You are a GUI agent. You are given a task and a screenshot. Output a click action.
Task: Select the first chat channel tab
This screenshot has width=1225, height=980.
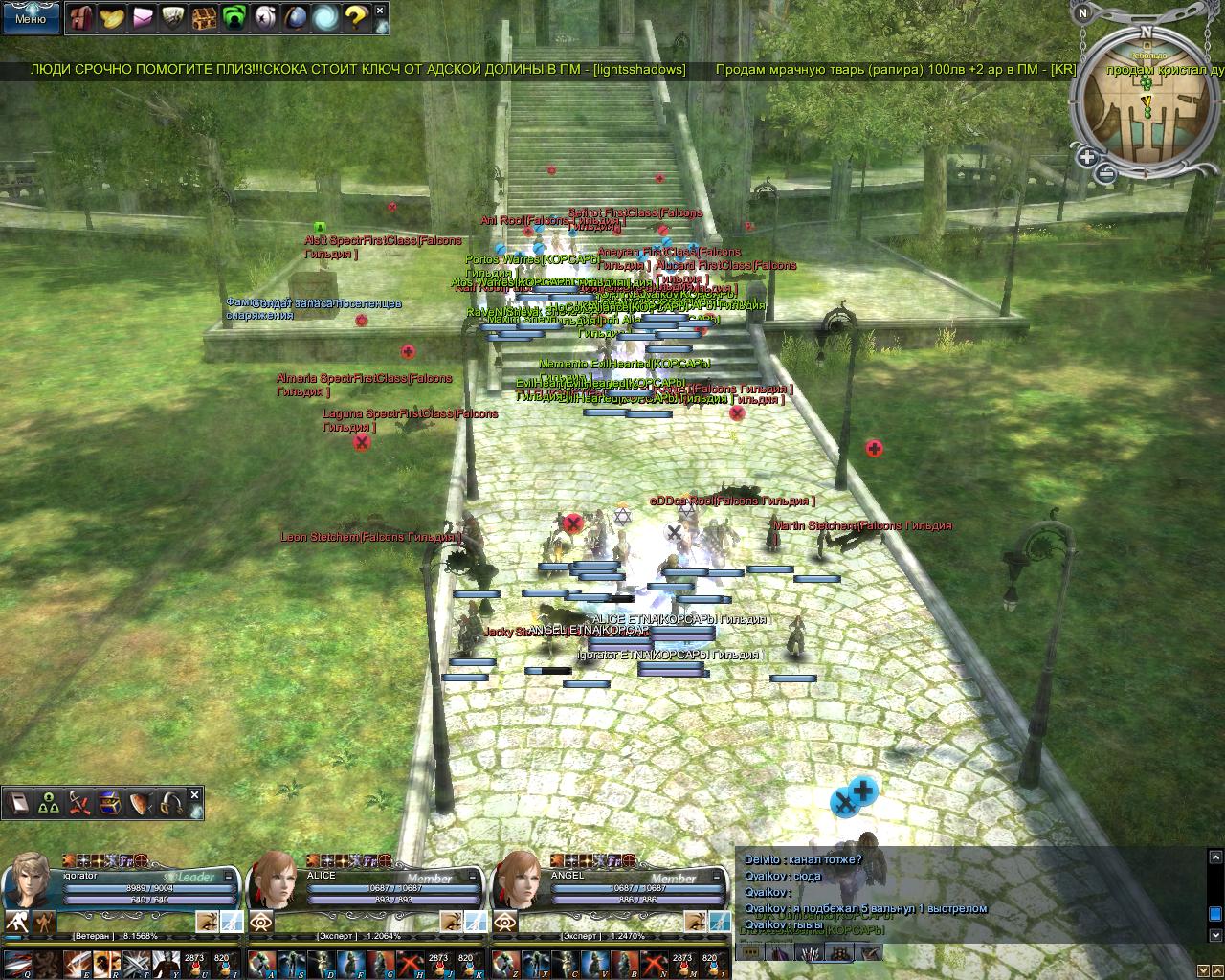click(x=751, y=952)
